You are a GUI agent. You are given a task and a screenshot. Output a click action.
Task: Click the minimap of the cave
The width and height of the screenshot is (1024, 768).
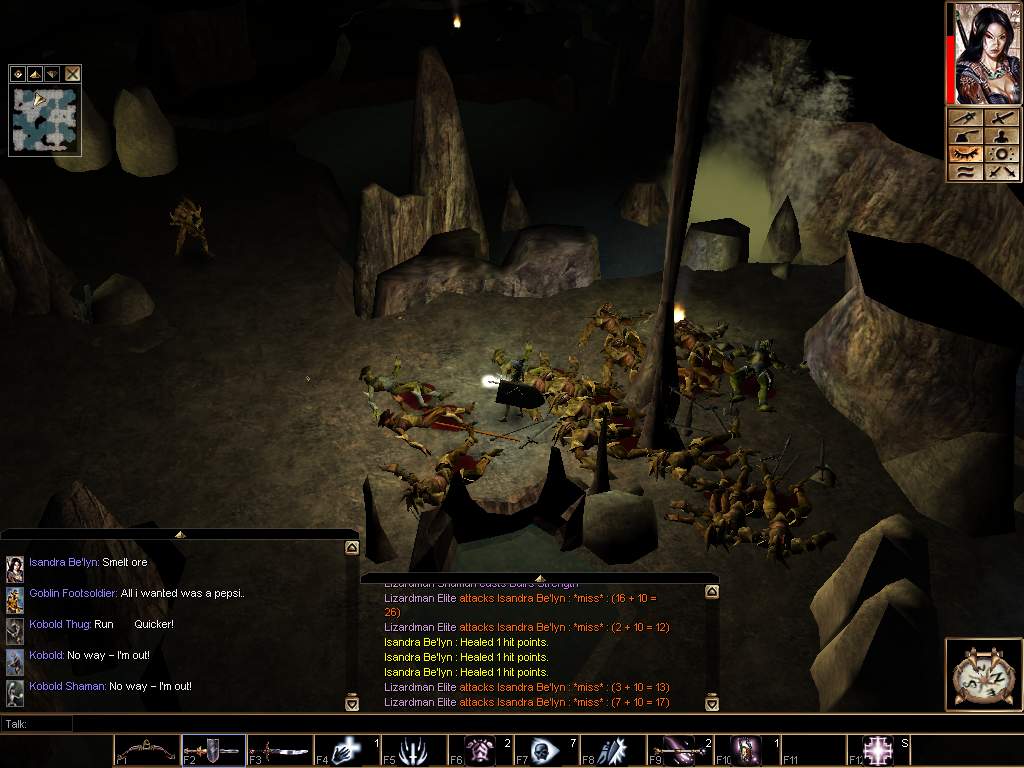[x=45, y=119]
